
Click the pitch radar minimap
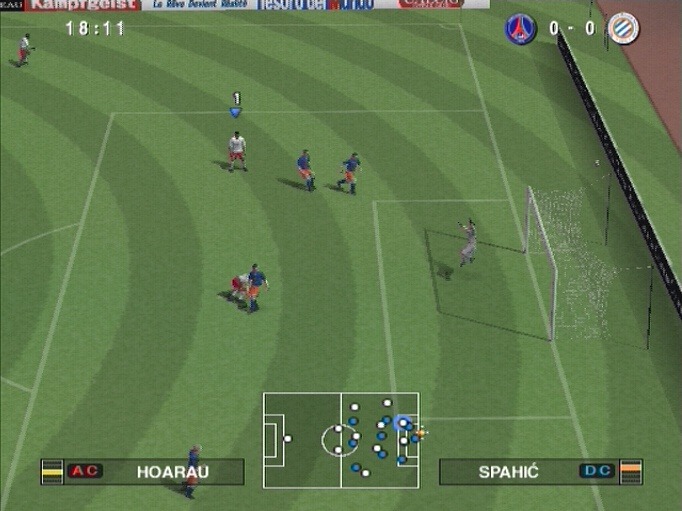341,440
